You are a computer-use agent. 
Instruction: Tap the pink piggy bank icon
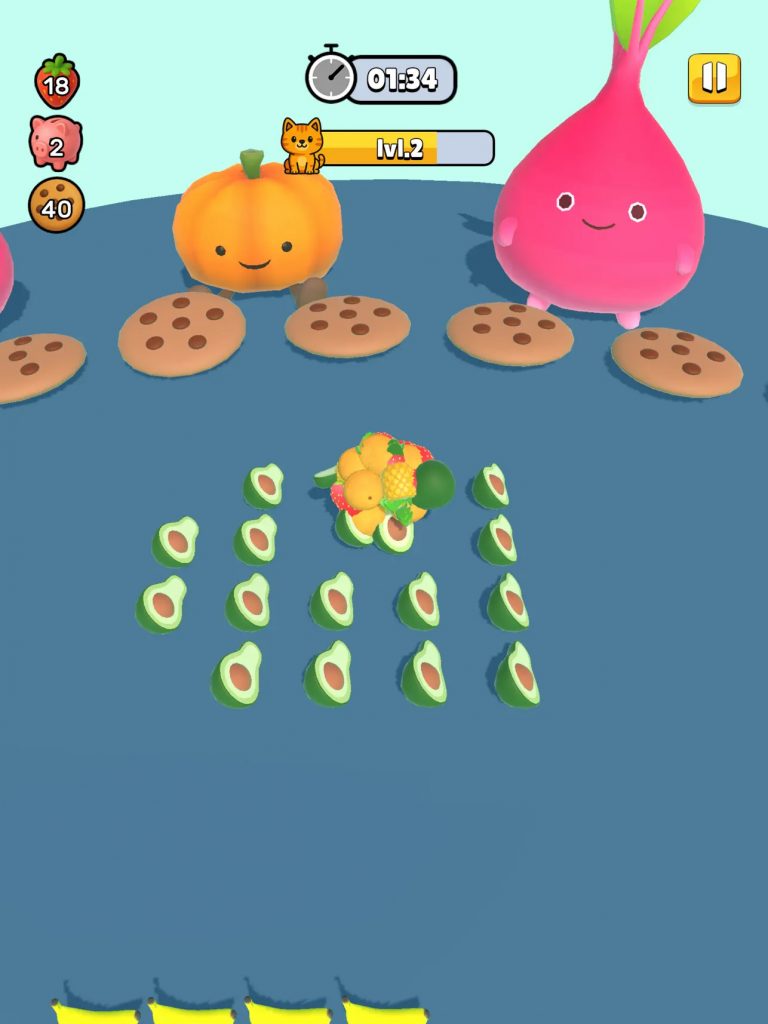click(x=56, y=143)
